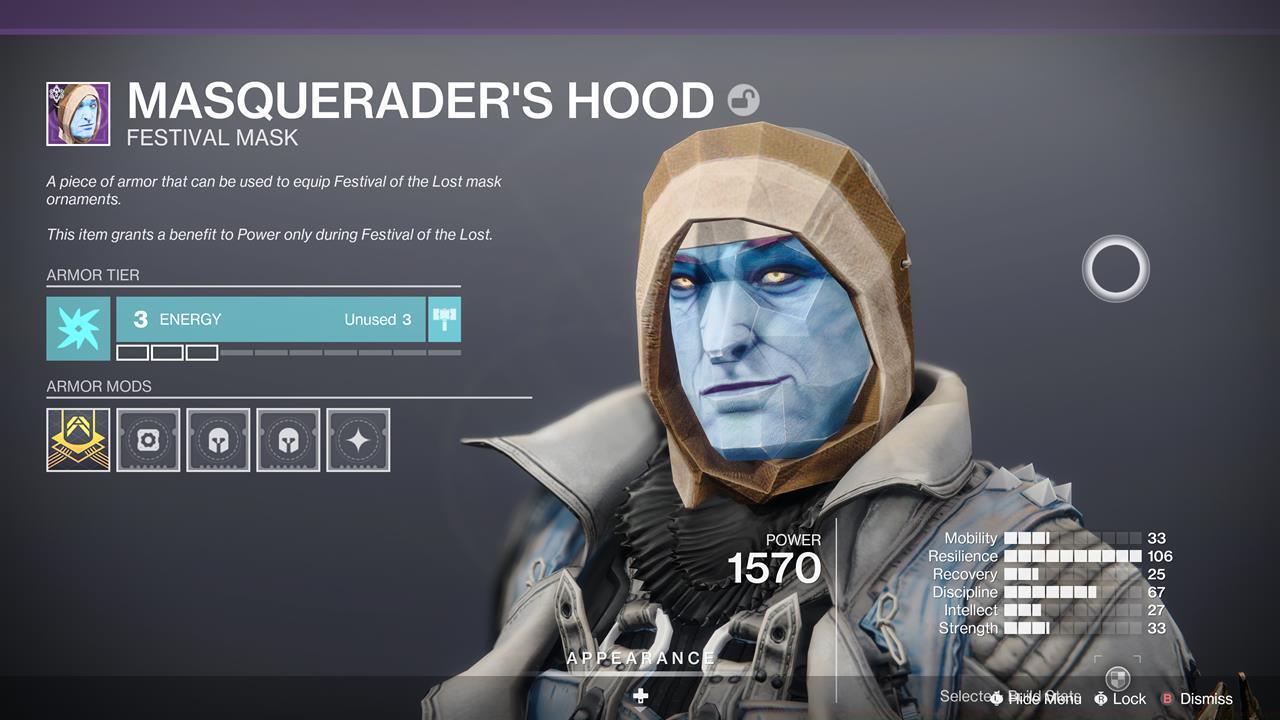
Task: Click the Masquerader's Hood item thumbnail
Action: click(x=78, y=112)
